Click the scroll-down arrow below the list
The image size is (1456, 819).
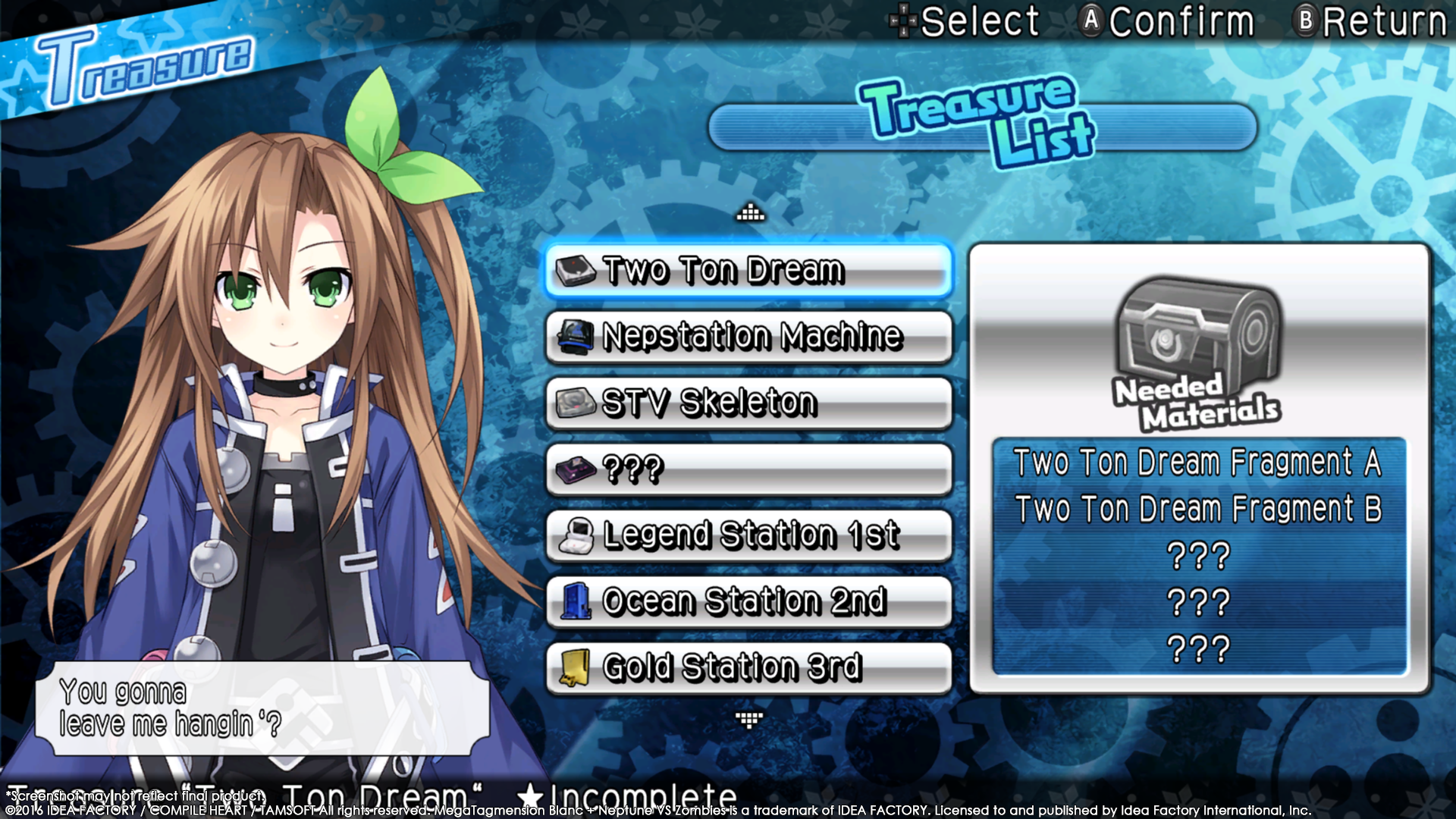coord(749,719)
